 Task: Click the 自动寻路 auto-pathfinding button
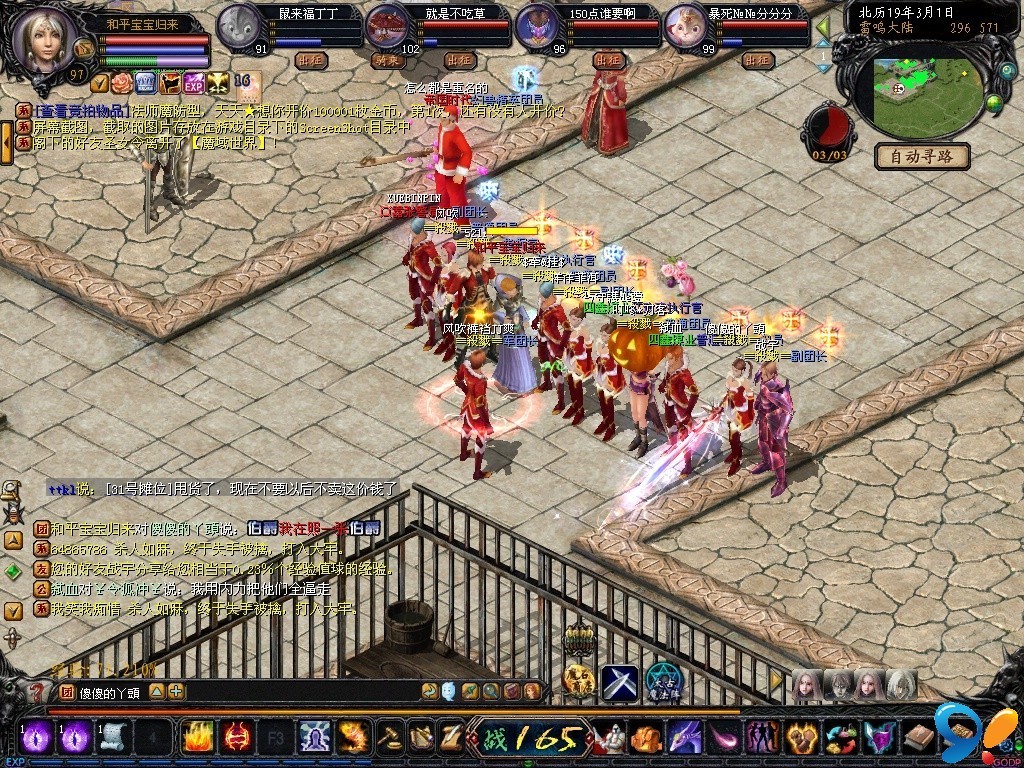(921, 156)
